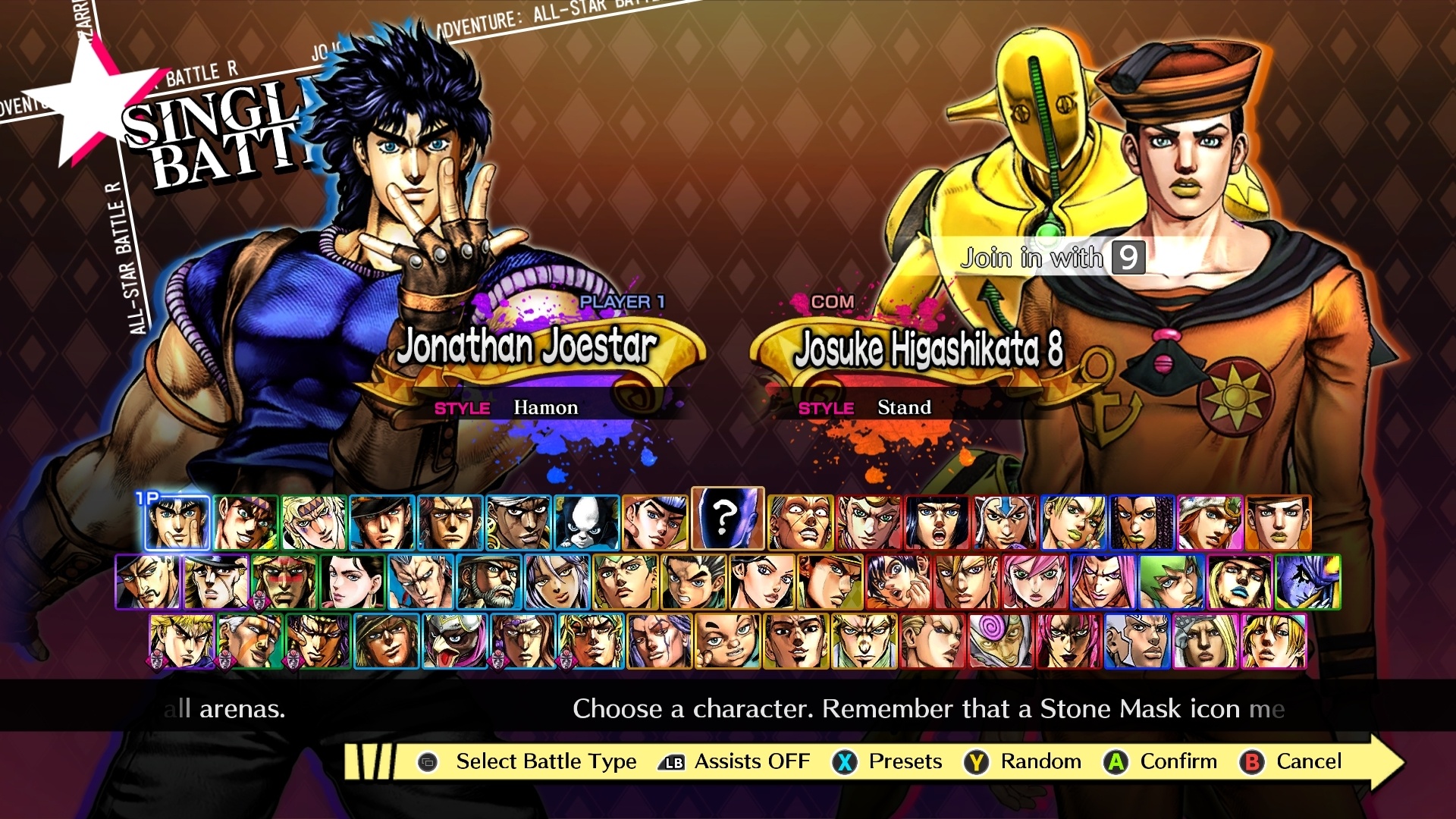This screenshot has width=1456, height=819.
Task: Select Jotaro Kujo with the black cap
Action: click(x=382, y=522)
